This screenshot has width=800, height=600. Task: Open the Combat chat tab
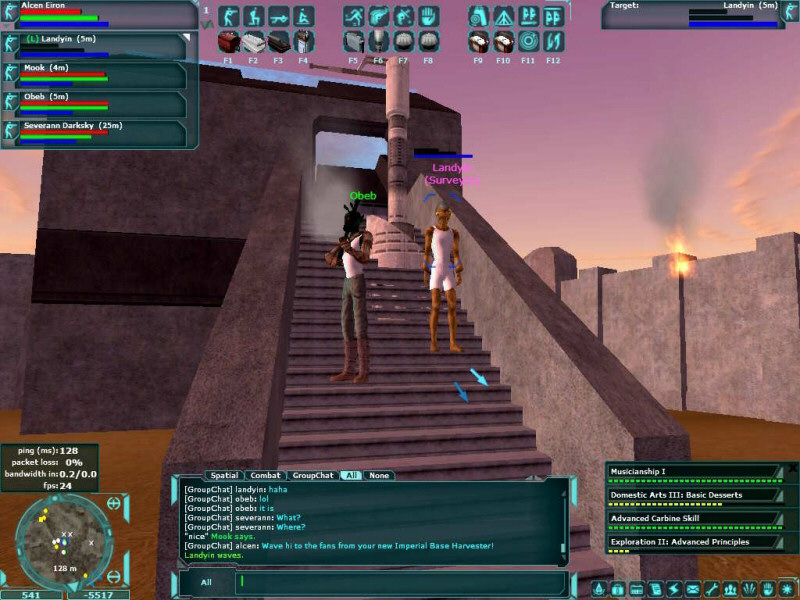pyautogui.click(x=265, y=475)
